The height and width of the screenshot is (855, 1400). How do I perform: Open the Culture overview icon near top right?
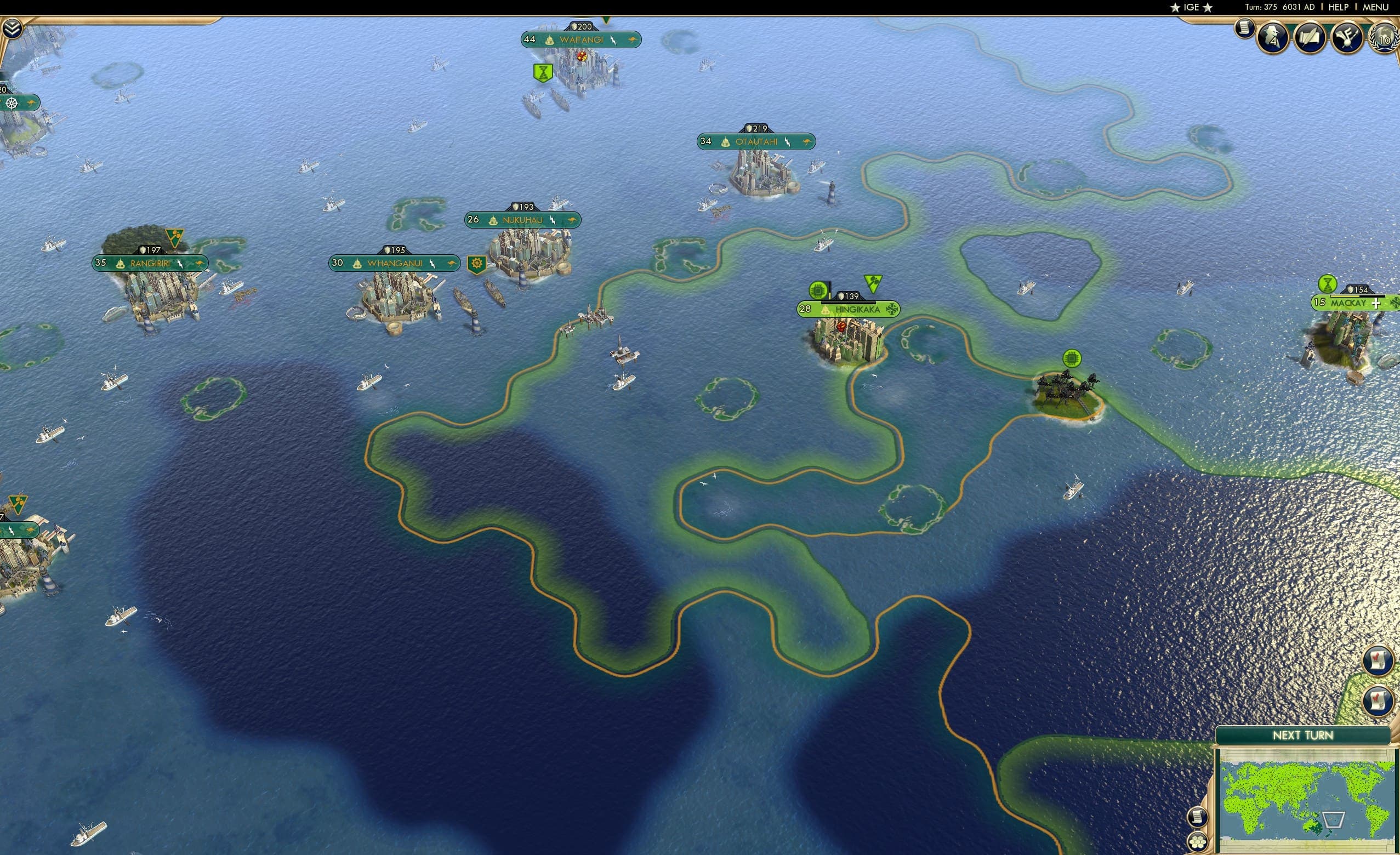(x=1348, y=38)
